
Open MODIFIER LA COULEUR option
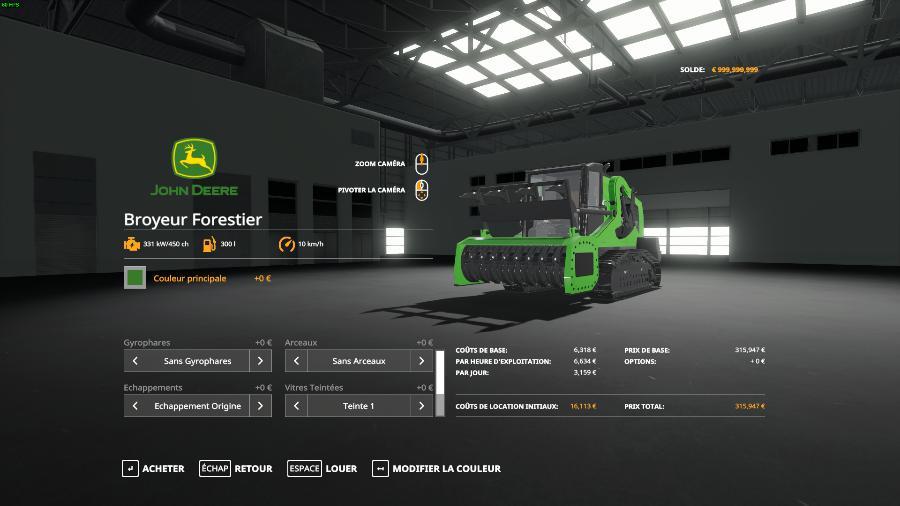436,468
